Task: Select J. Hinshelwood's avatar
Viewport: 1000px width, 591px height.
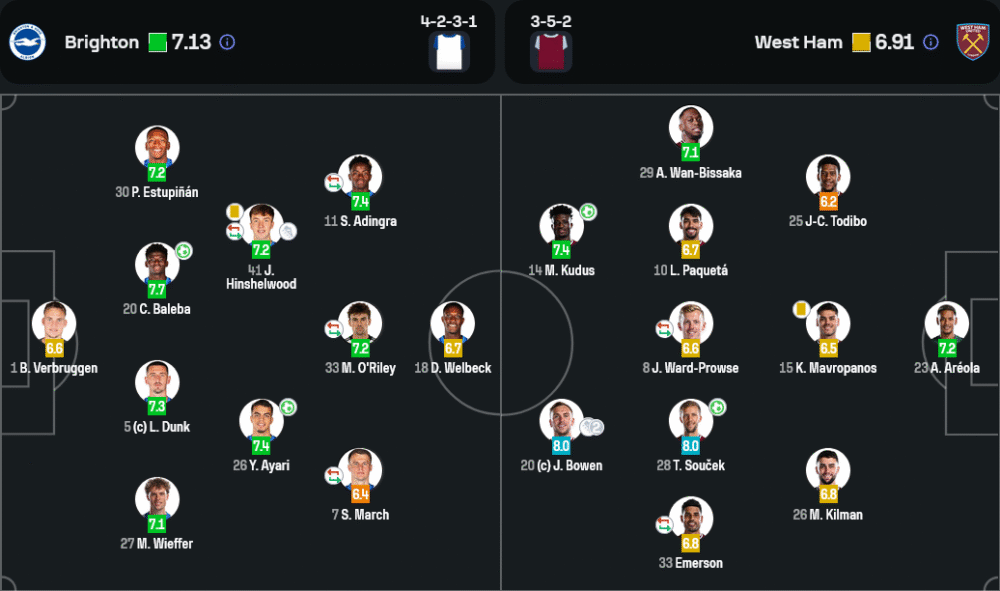Action: pos(261,226)
